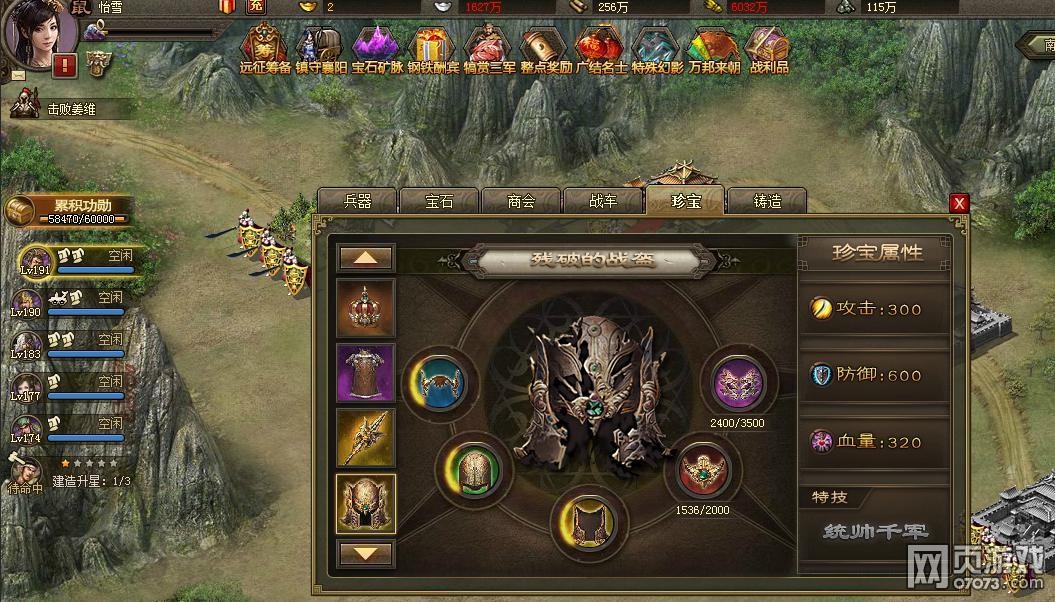Switch to the 战车 tab
Screen dimensions: 1055x602
(x=603, y=201)
